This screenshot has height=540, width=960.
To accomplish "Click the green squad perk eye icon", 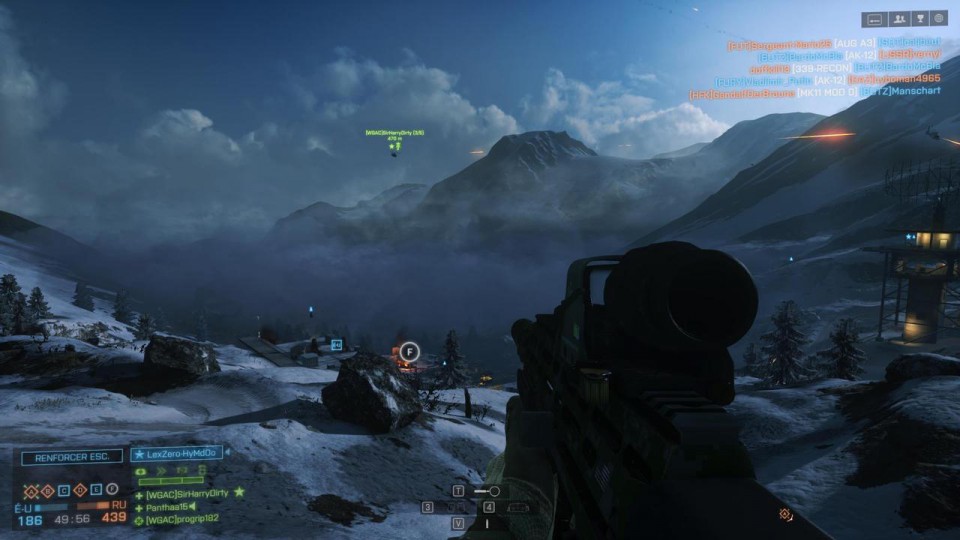I will pyautogui.click(x=140, y=470).
